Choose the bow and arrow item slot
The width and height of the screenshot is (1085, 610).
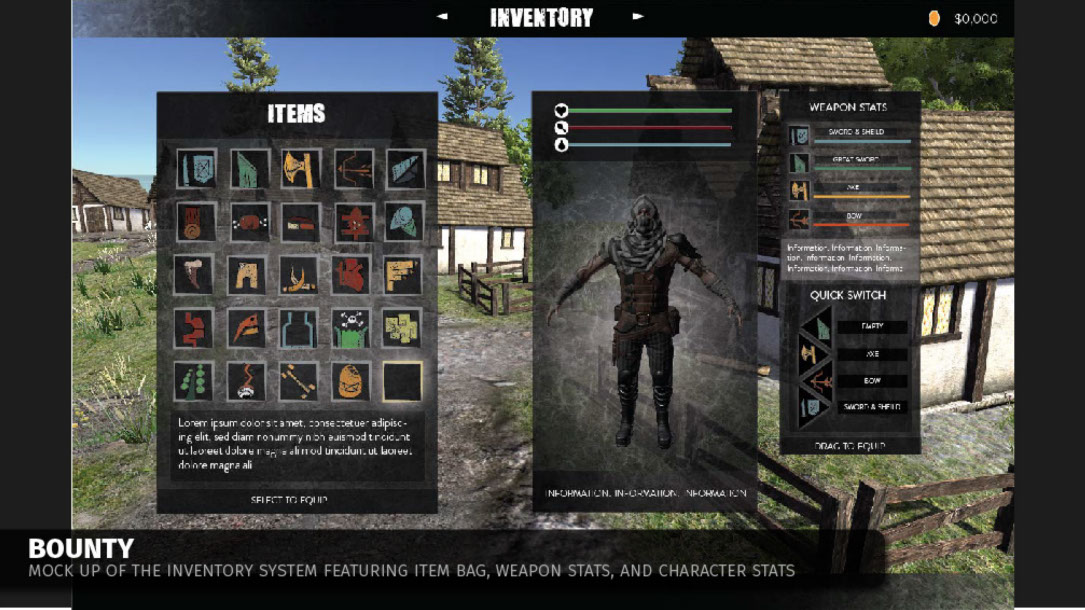(353, 169)
